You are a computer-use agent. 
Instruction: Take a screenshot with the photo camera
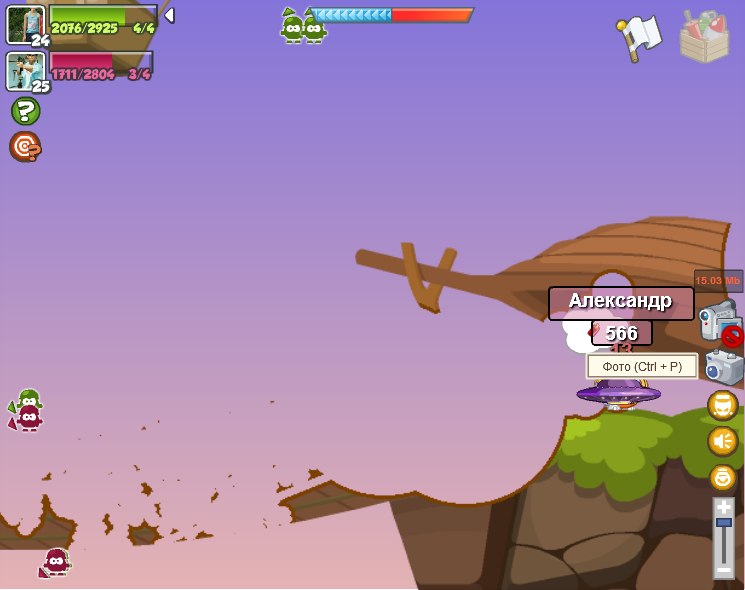tap(724, 366)
